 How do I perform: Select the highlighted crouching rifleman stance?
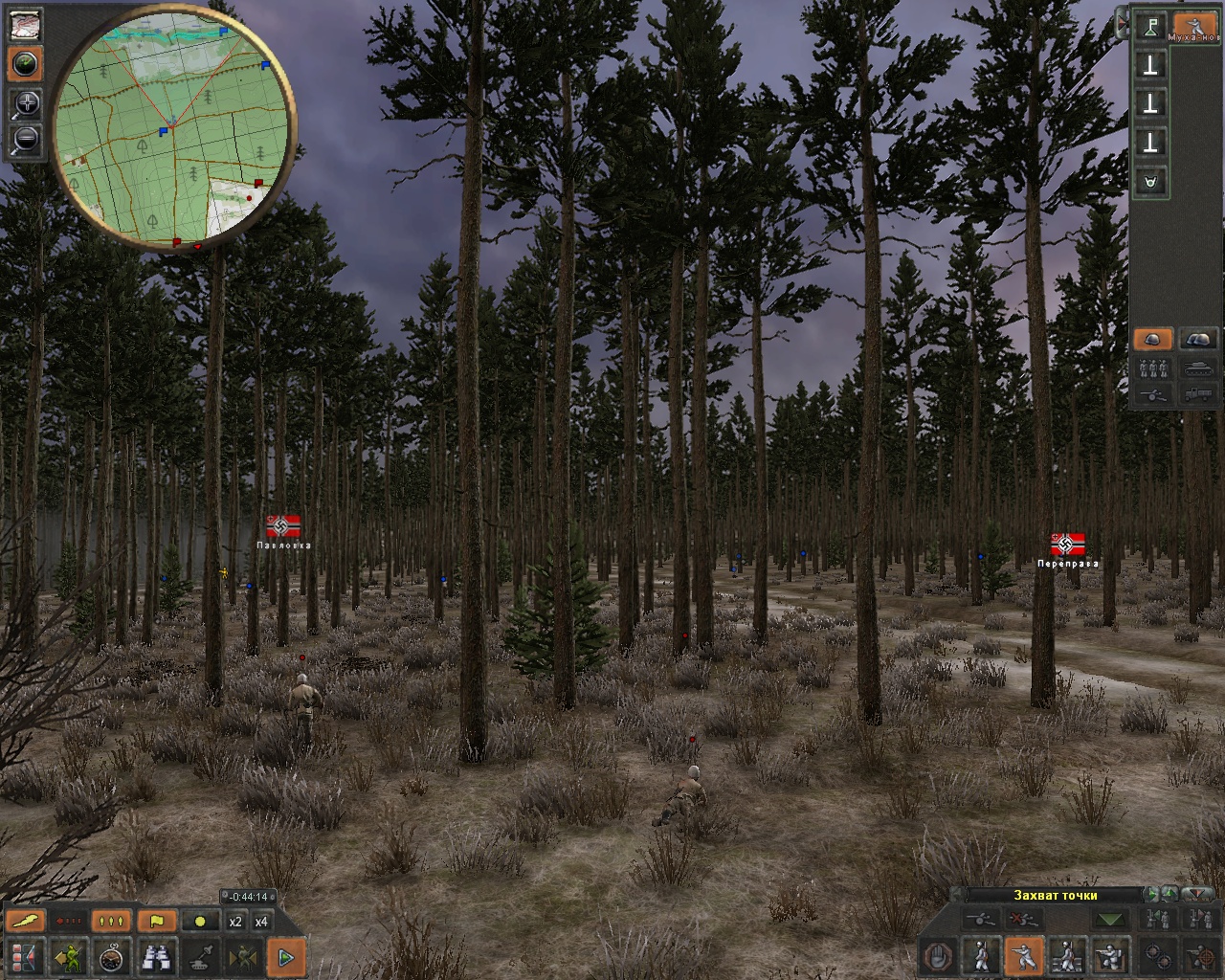click(x=1022, y=955)
